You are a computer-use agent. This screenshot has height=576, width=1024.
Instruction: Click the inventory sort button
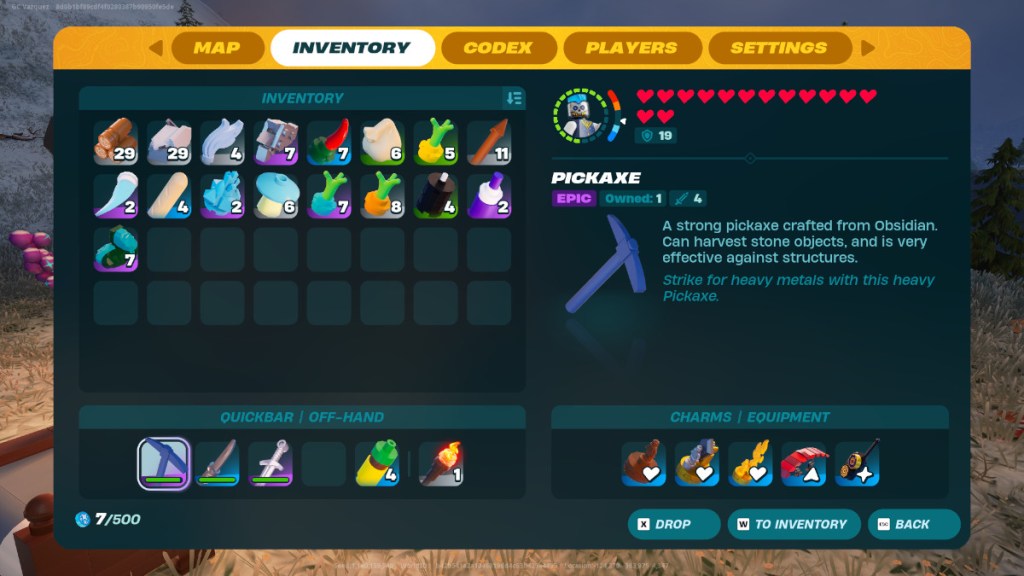point(514,98)
